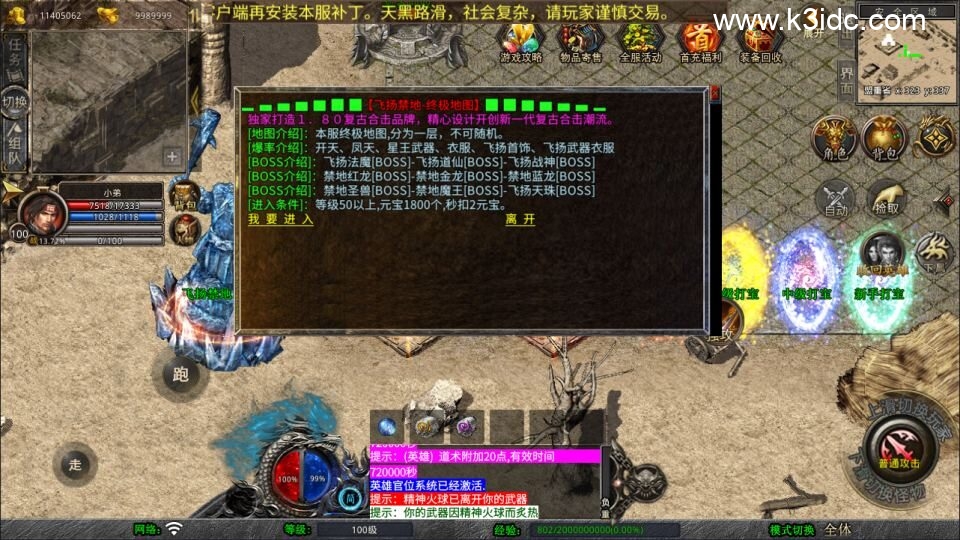
Task: Toggle 自动 auto-combat
Action: tap(836, 199)
